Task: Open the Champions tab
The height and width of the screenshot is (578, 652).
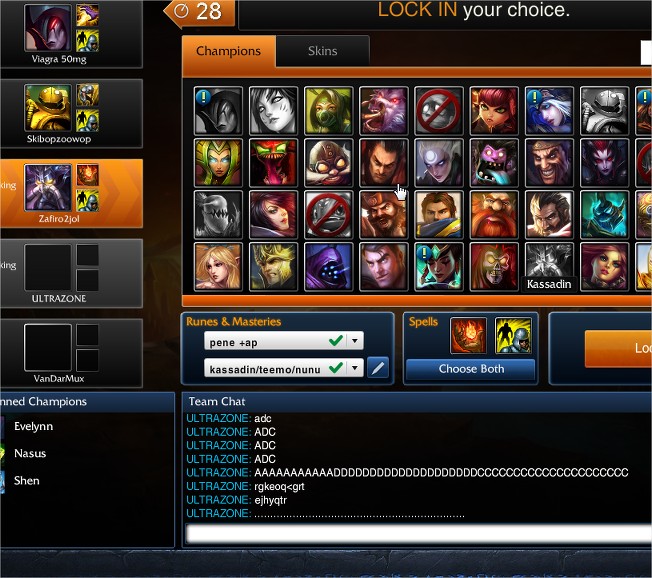Action: [228, 51]
